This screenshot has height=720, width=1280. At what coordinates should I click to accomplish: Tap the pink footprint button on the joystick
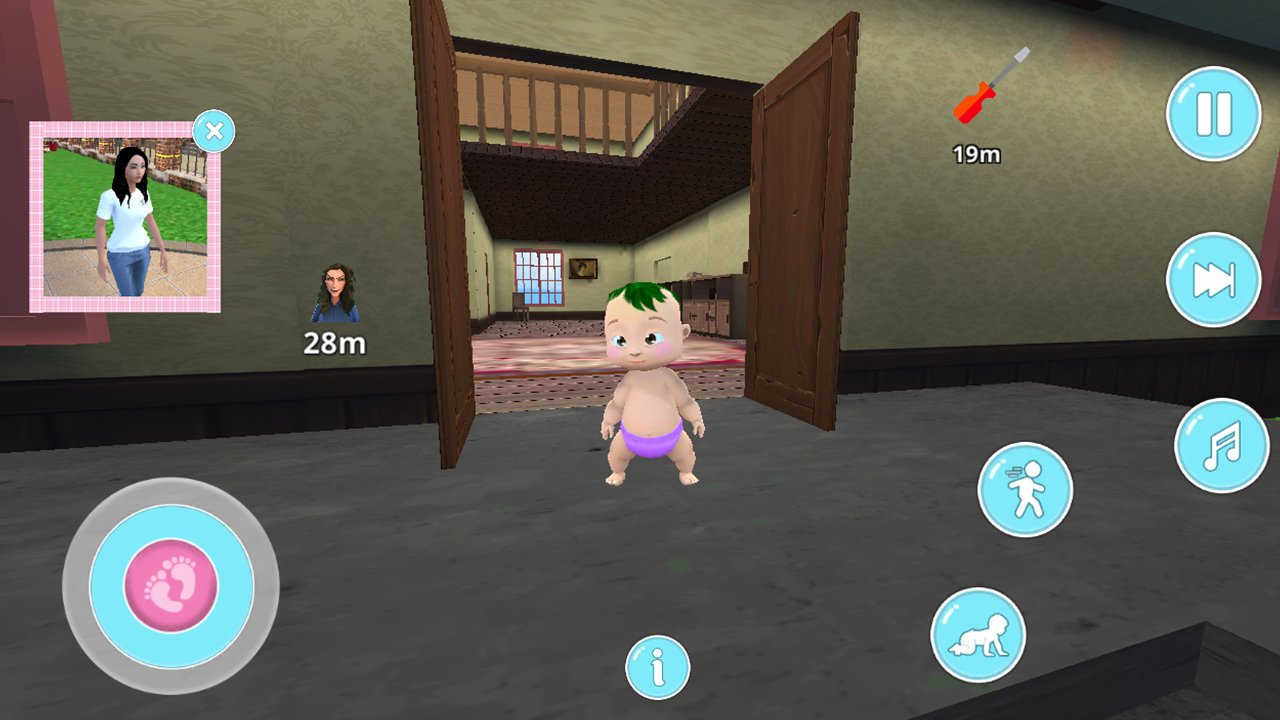point(172,586)
